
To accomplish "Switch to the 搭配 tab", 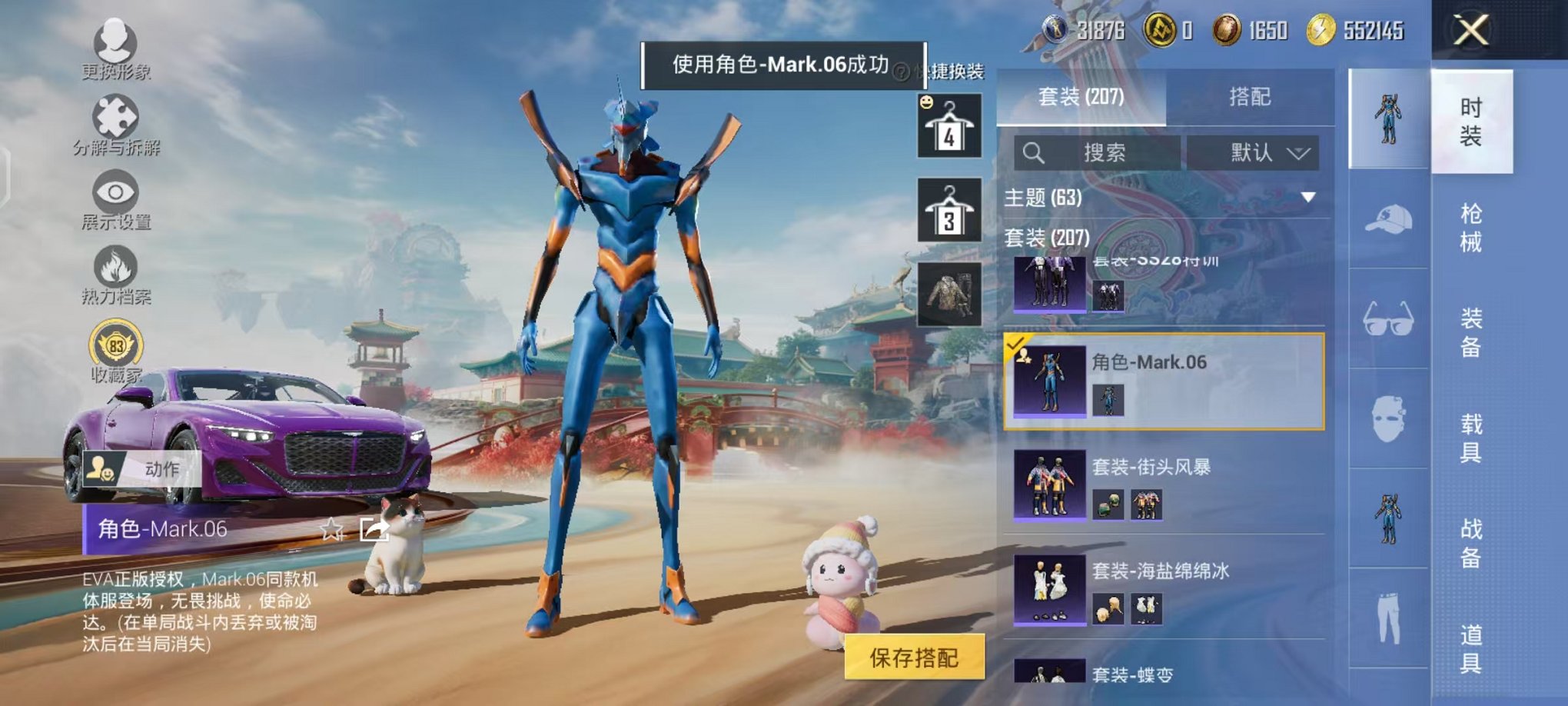I will (1251, 97).
